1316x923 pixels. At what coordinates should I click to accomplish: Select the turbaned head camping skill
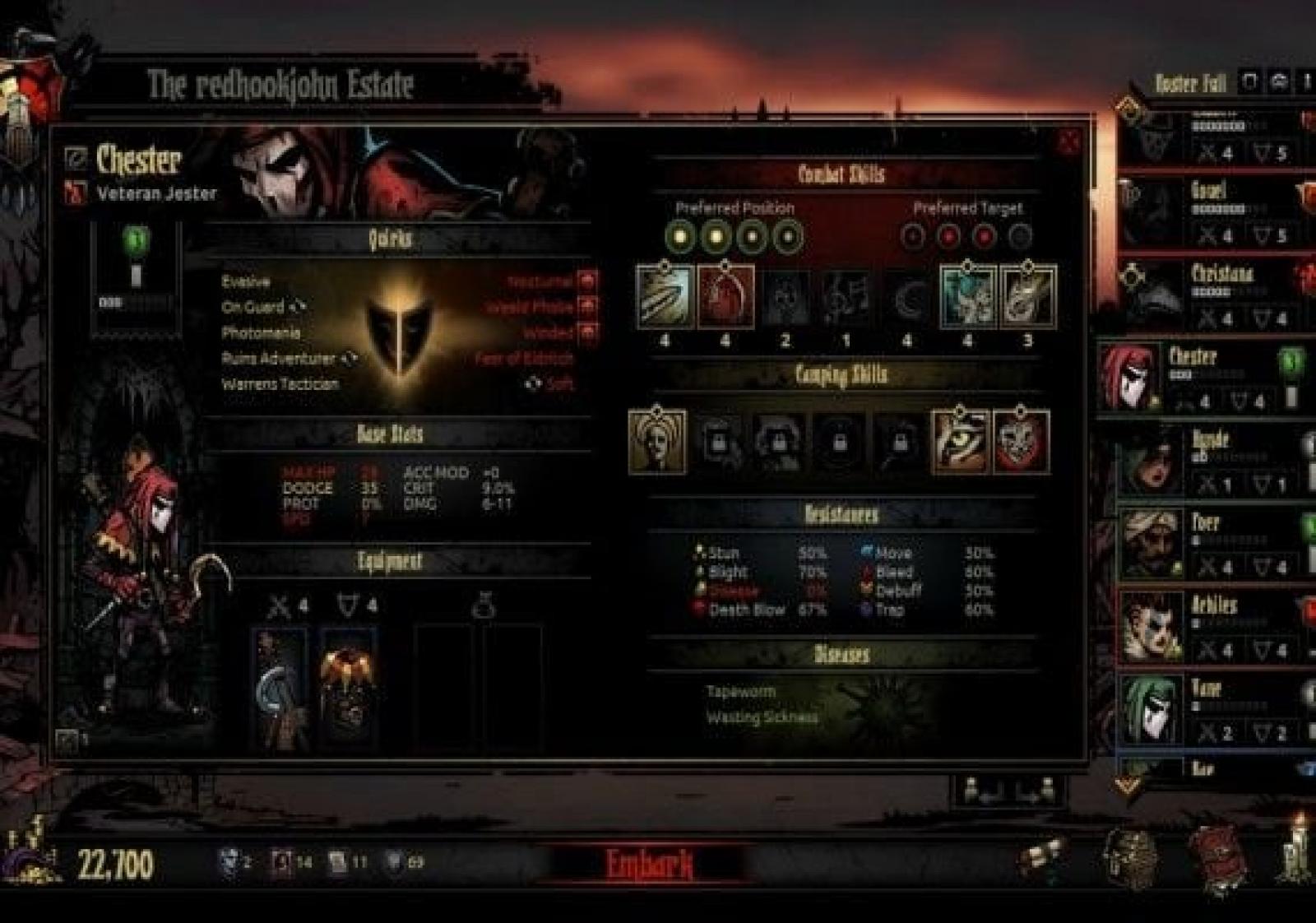click(657, 442)
